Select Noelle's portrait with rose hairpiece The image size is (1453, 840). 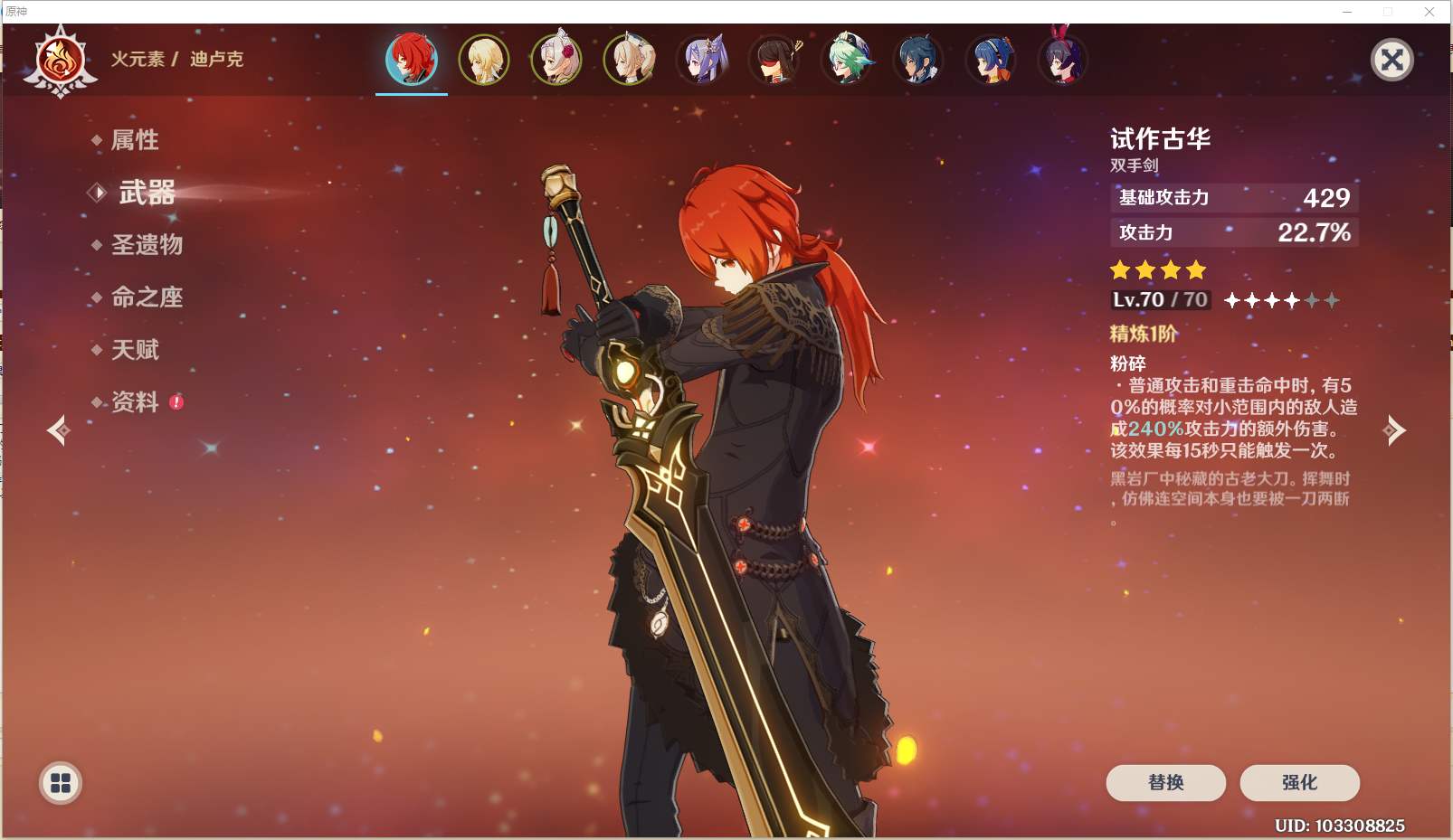pos(556,60)
